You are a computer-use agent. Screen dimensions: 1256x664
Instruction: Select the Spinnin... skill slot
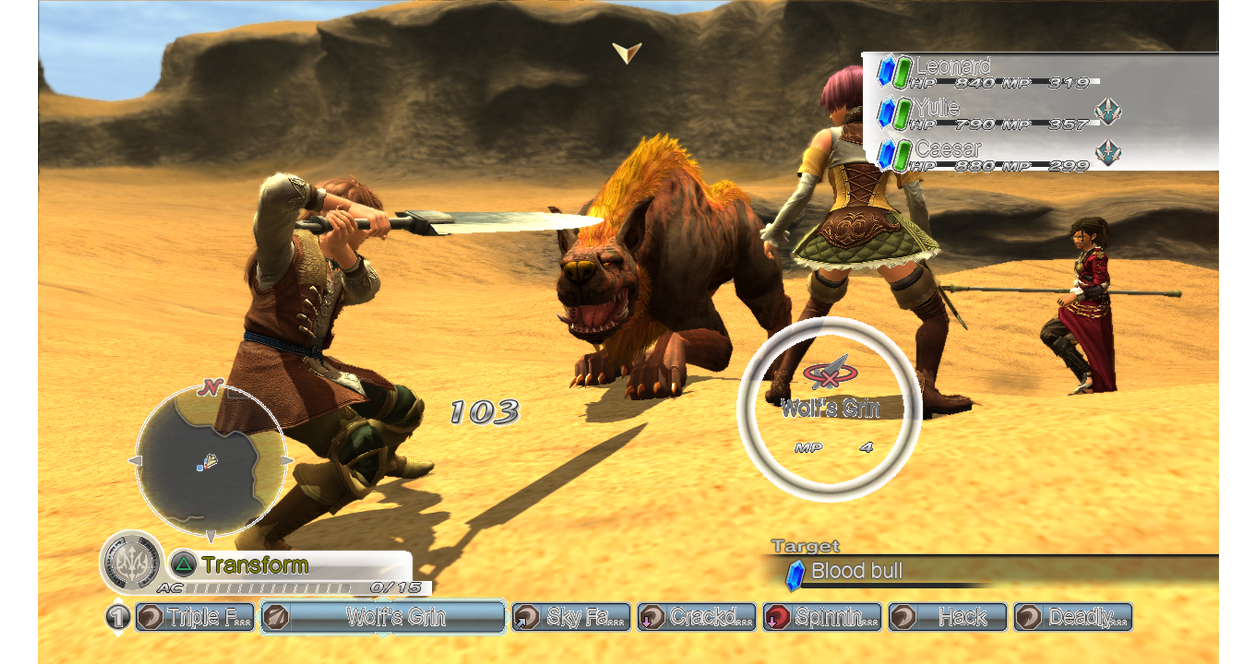[822, 617]
